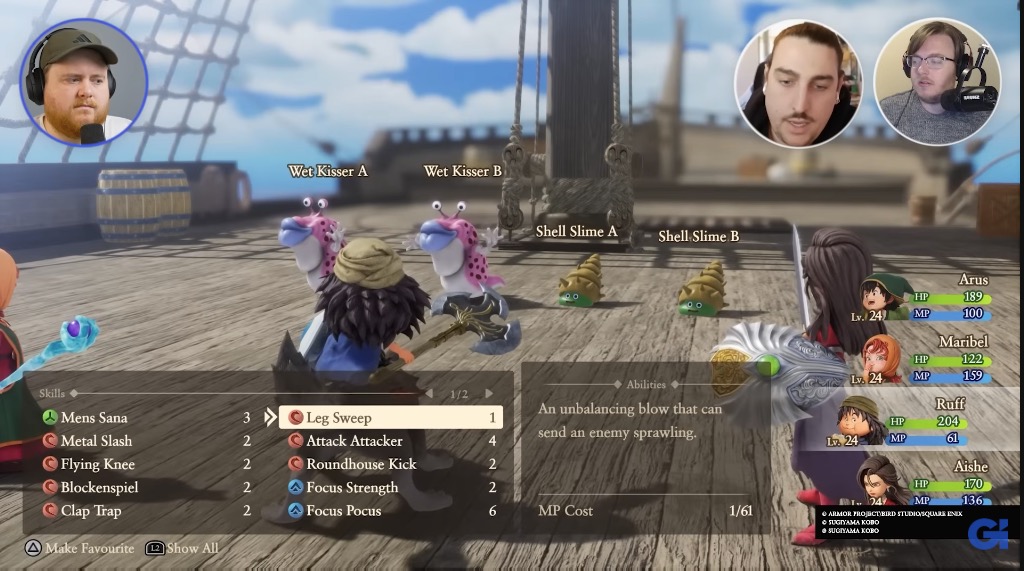Select the Attack Attacker skill
This screenshot has height=571, width=1024.
tap(354, 441)
